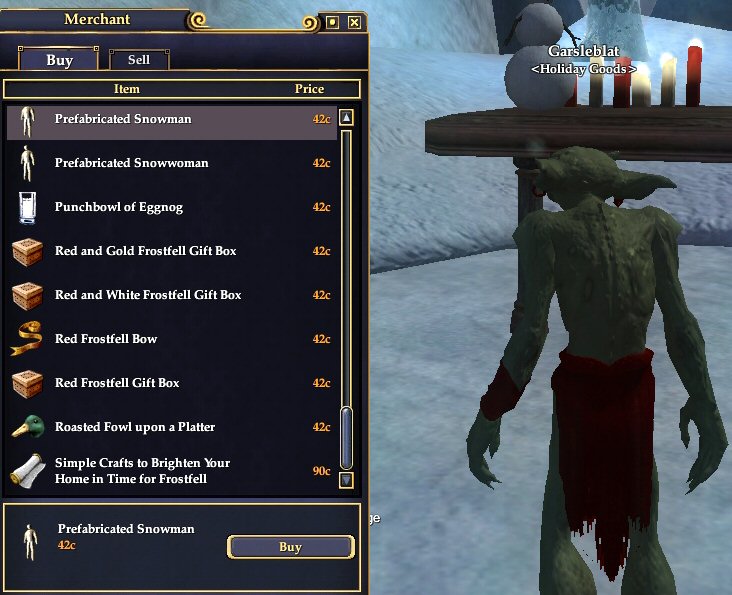The width and height of the screenshot is (732, 595).
Task: Click the scroll-down arrow of the item list
Action: 347,480
